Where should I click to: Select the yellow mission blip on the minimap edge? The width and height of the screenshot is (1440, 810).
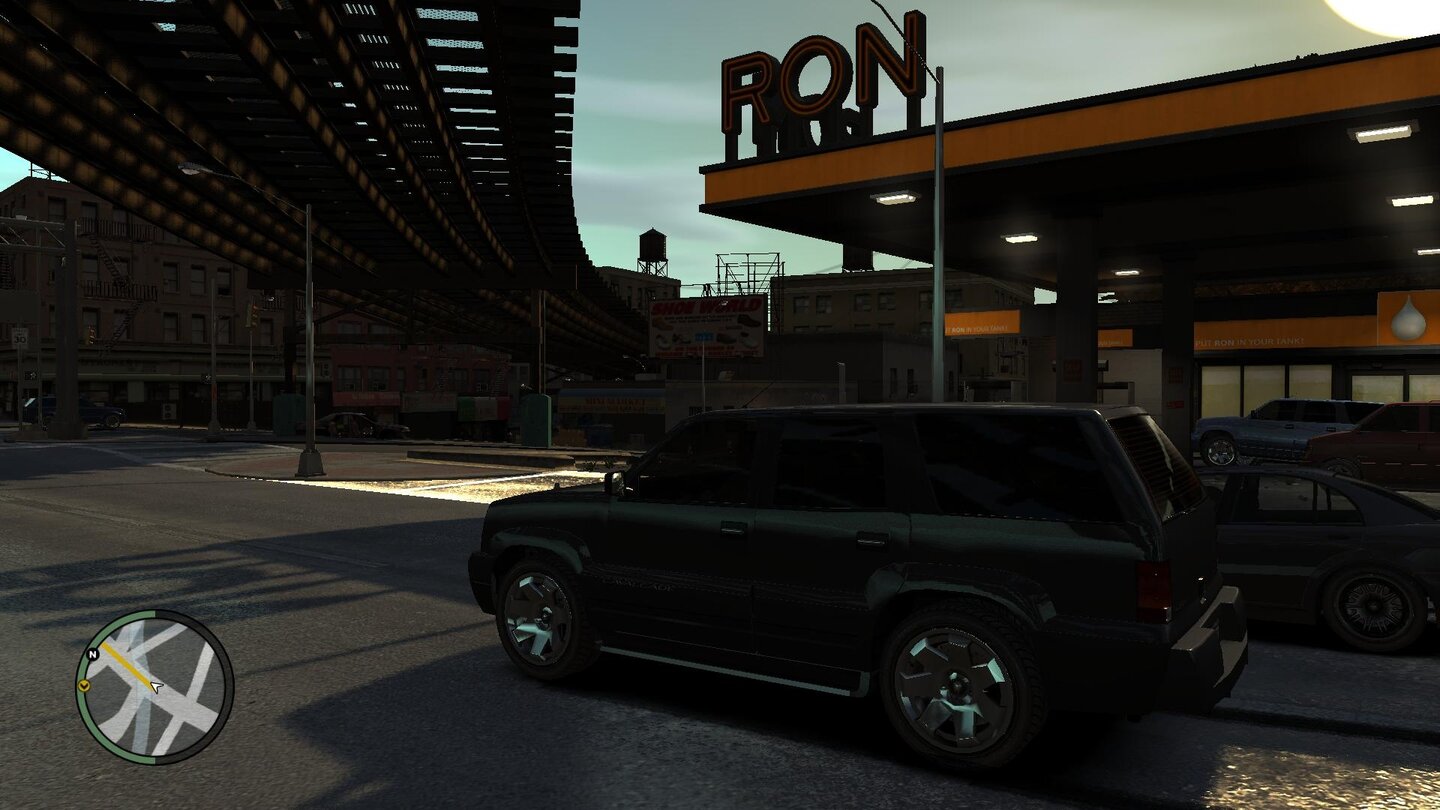pos(85,687)
